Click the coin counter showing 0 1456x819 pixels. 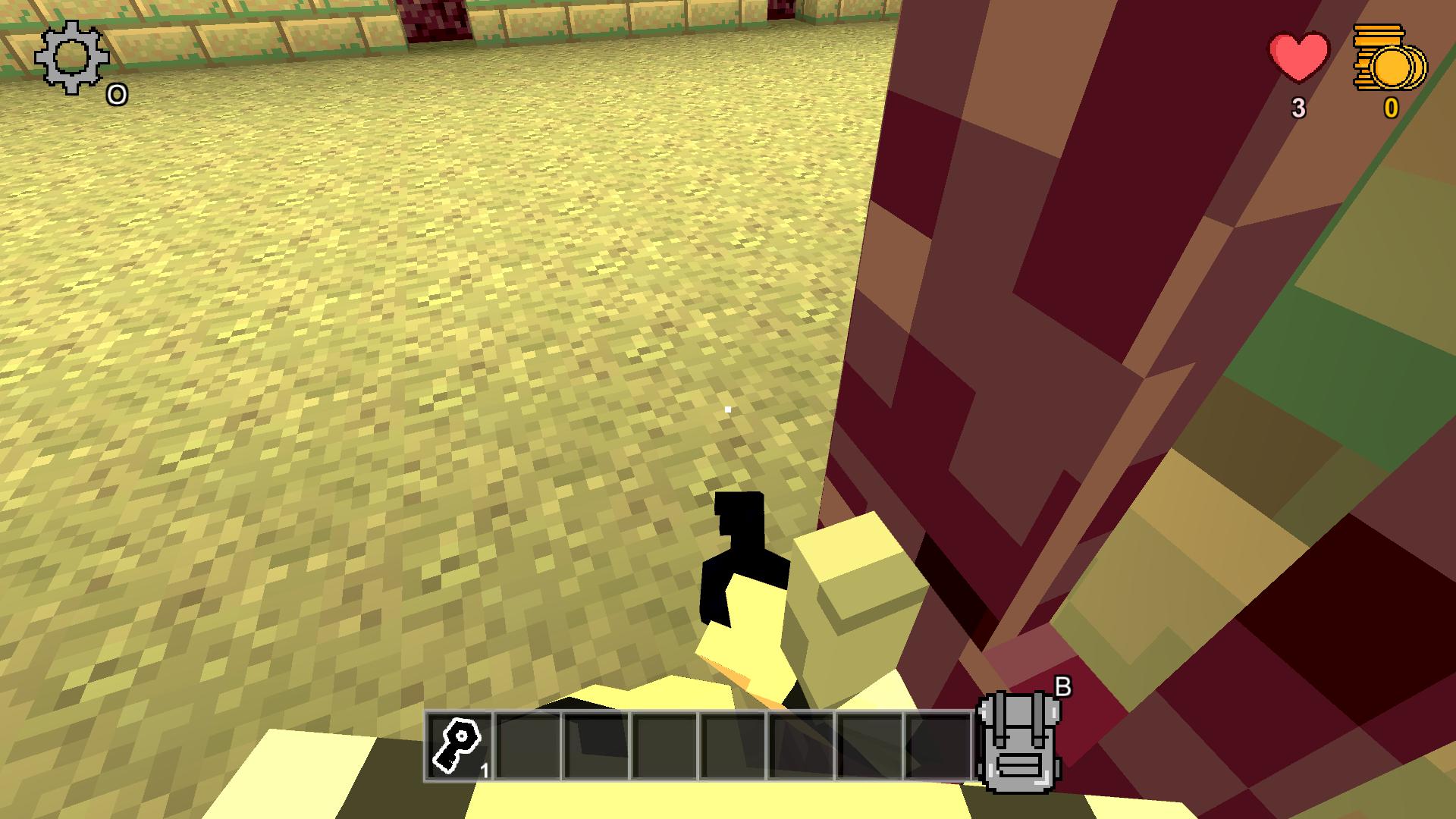pyautogui.click(x=1390, y=108)
